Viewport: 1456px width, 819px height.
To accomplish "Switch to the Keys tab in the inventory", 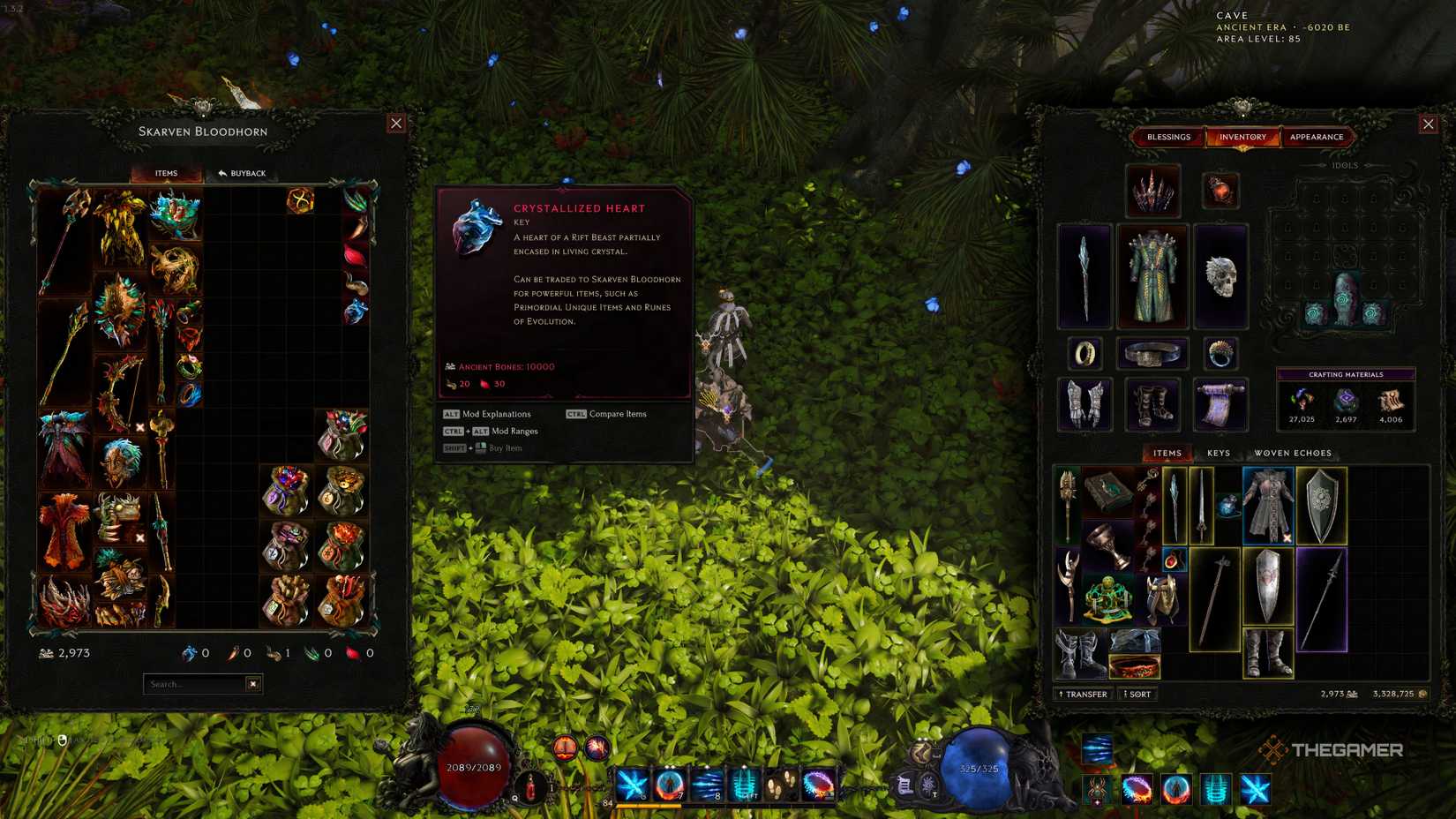I will click(x=1220, y=452).
